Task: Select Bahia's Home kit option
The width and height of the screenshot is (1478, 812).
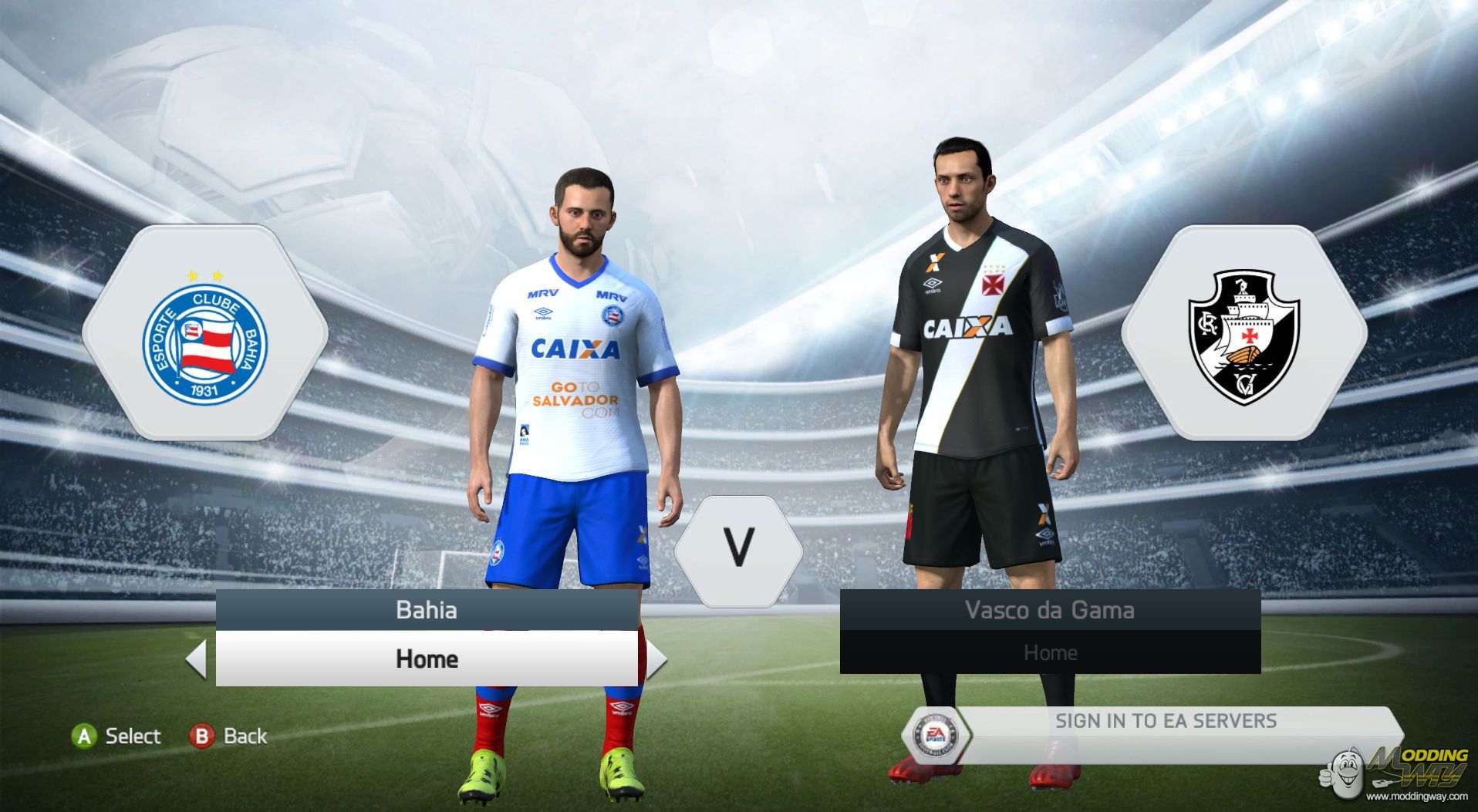Action: 427,659
